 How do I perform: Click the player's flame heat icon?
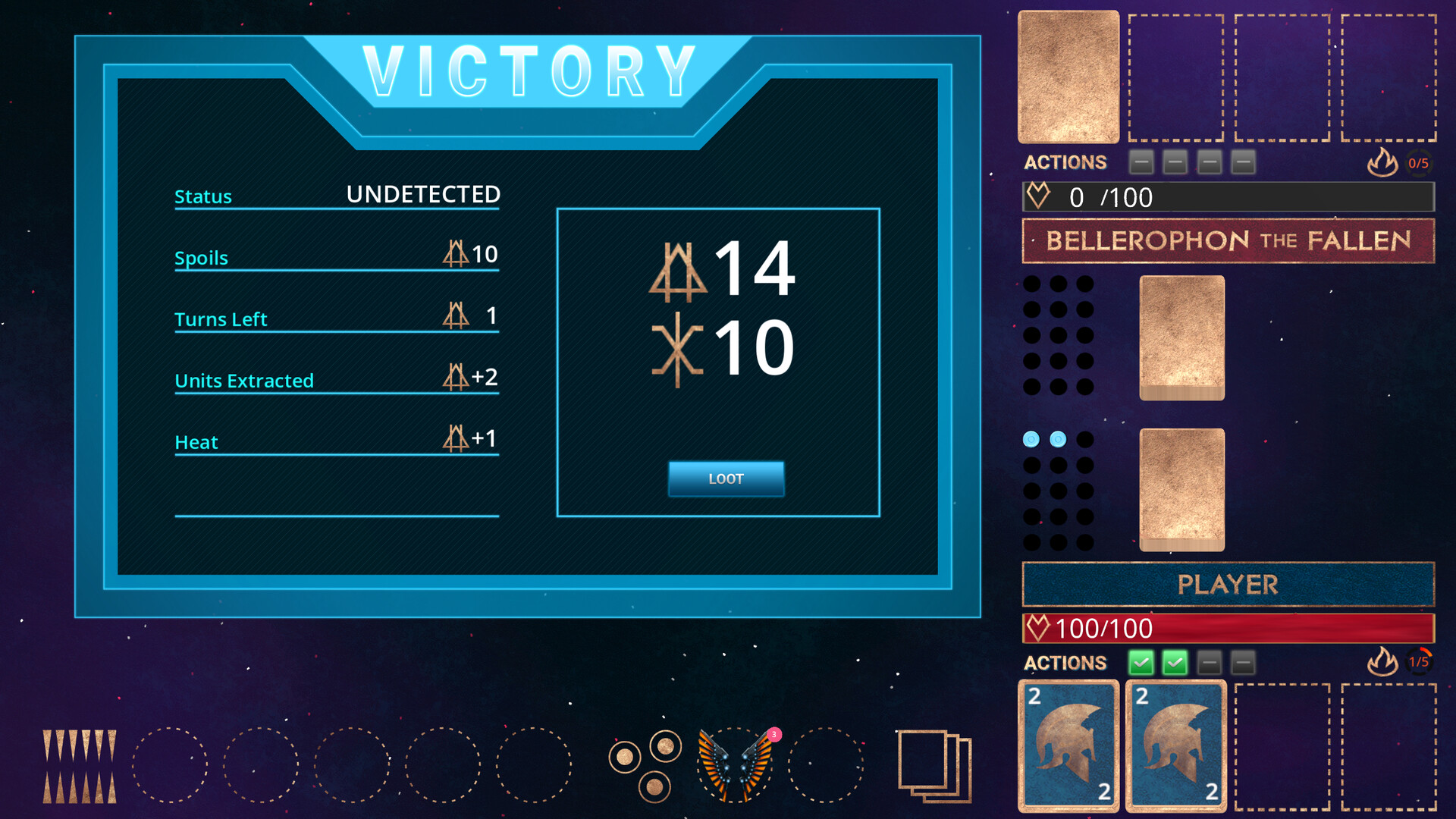pos(1385,662)
